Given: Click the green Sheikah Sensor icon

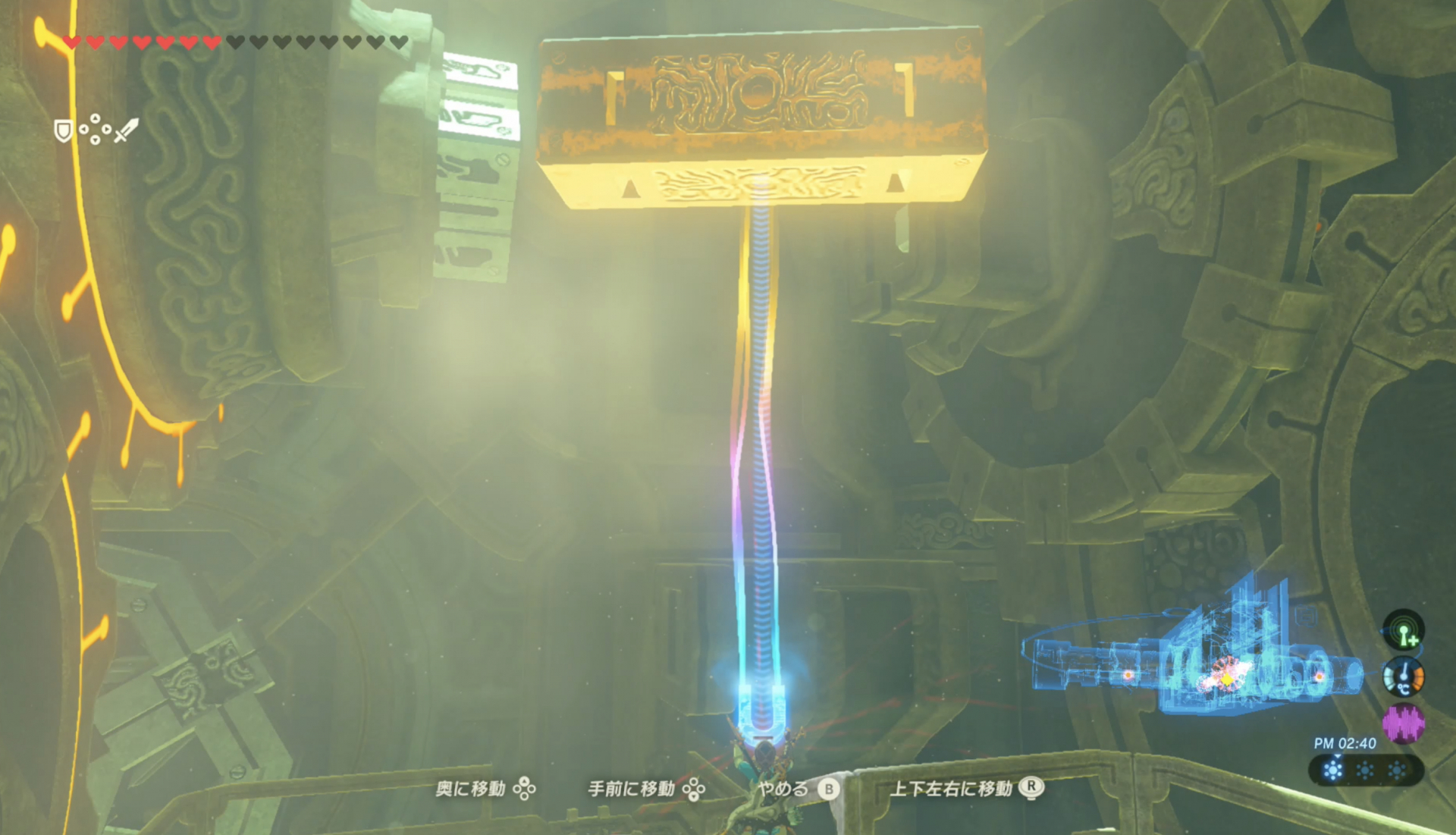Looking at the screenshot, I should point(1404,629).
